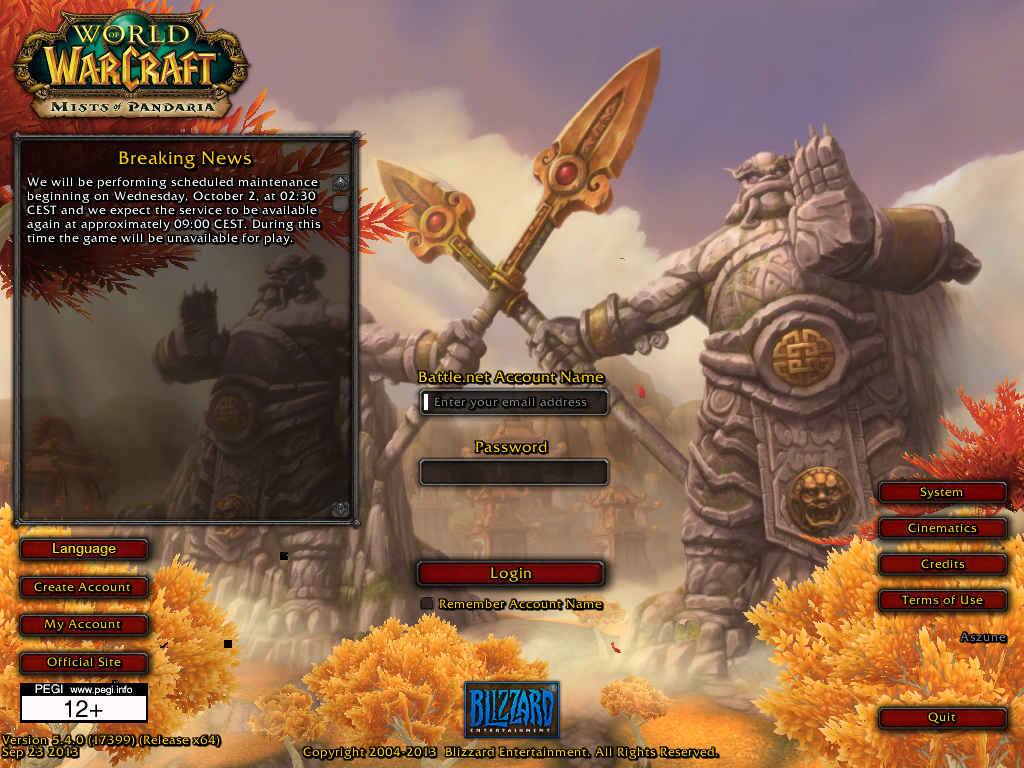The image size is (1024, 768).
Task: Visit the Official Site
Action: pyautogui.click(x=84, y=662)
